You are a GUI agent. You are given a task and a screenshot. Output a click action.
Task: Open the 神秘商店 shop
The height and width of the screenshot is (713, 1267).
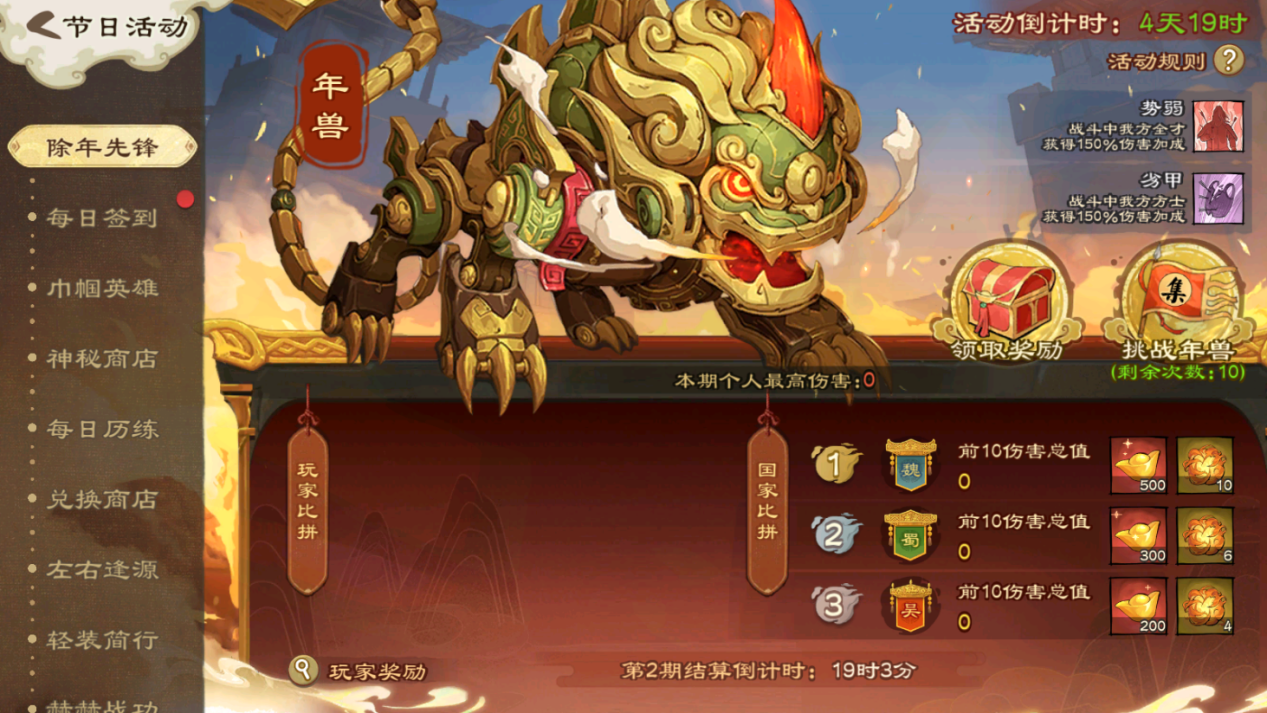click(102, 358)
